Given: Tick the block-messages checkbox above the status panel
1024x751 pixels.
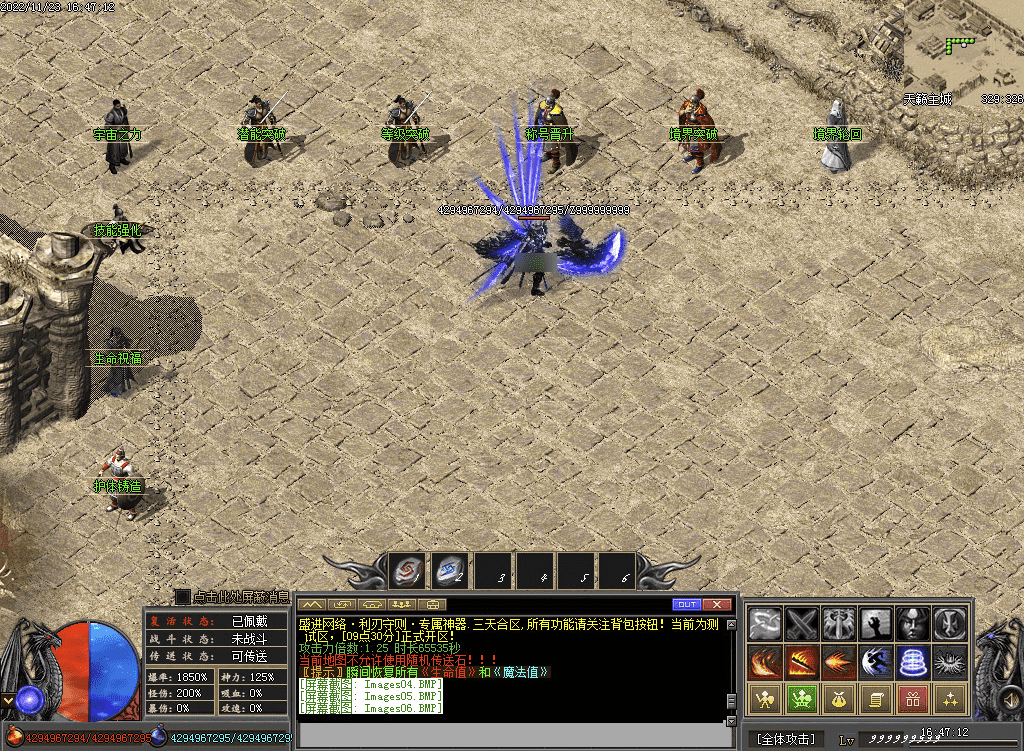Looking at the screenshot, I should [x=183, y=597].
